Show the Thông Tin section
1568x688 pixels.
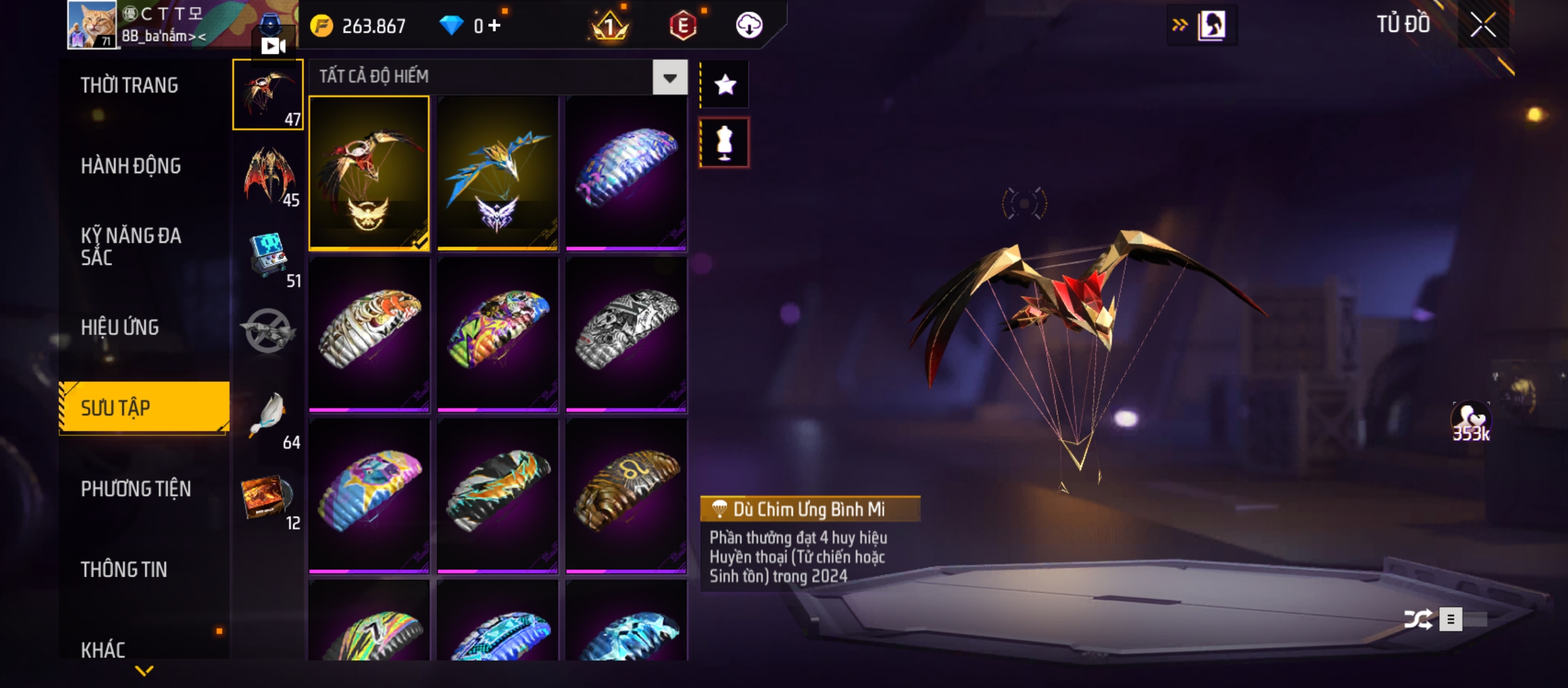coord(124,570)
